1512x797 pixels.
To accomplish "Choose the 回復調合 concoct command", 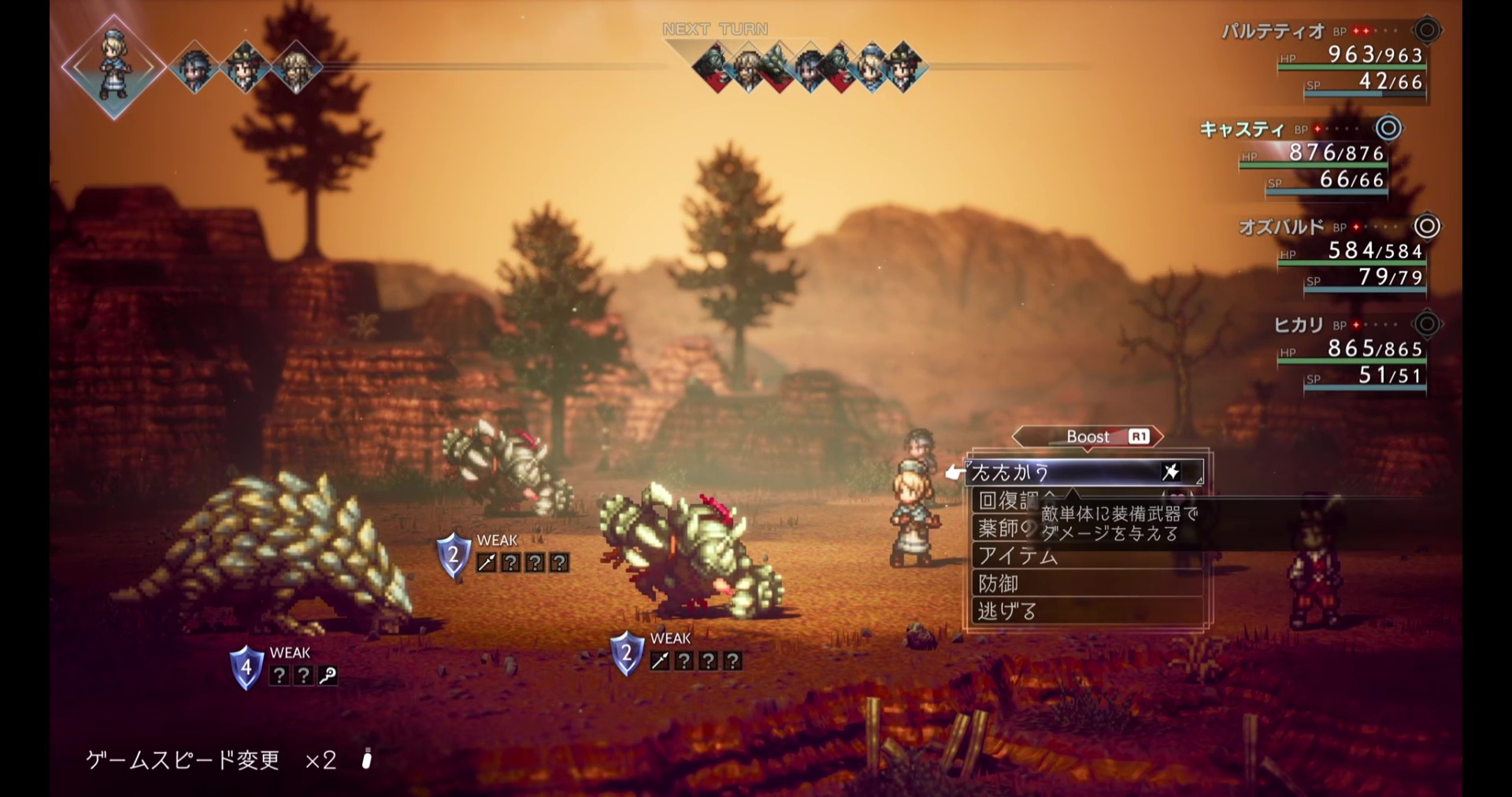I will pos(1005,501).
